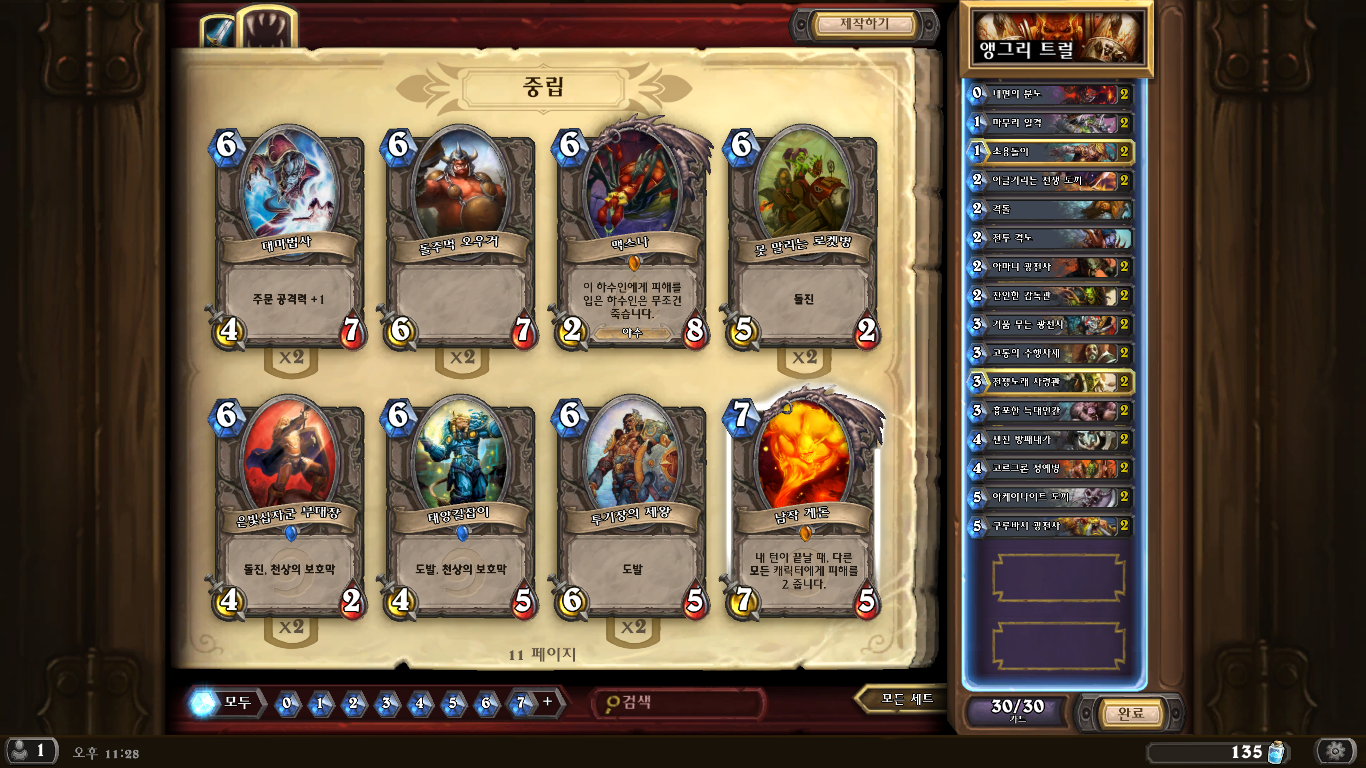
Task: Add the 남작 게돈 card
Action: (x=804, y=505)
